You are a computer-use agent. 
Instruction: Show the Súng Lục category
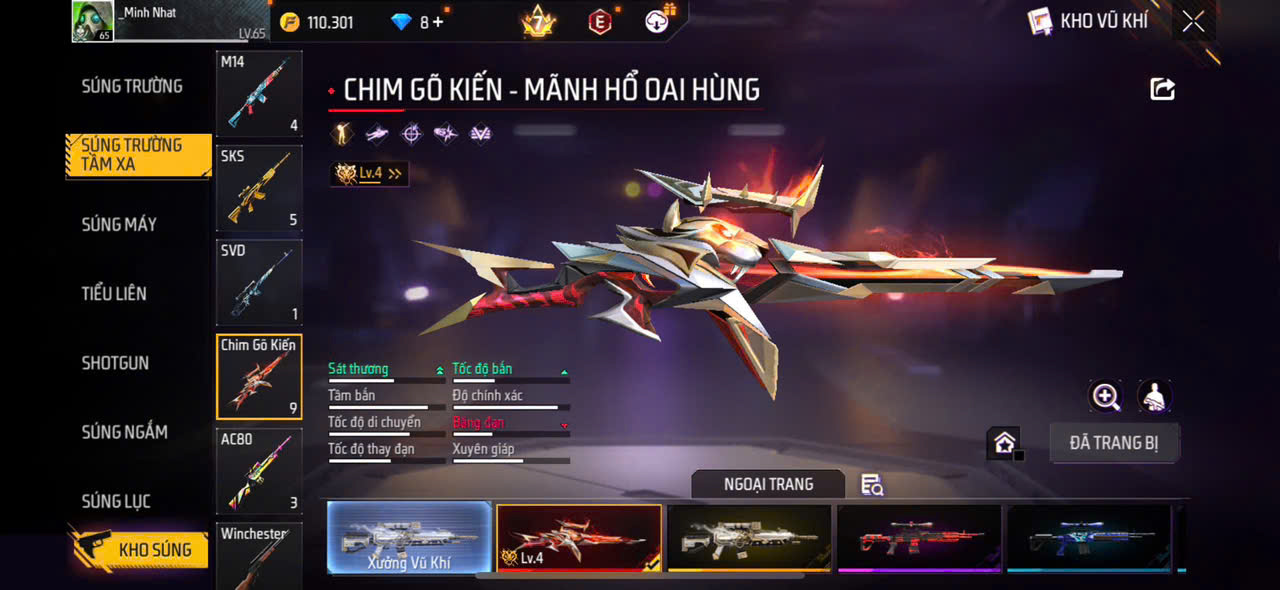[116, 501]
